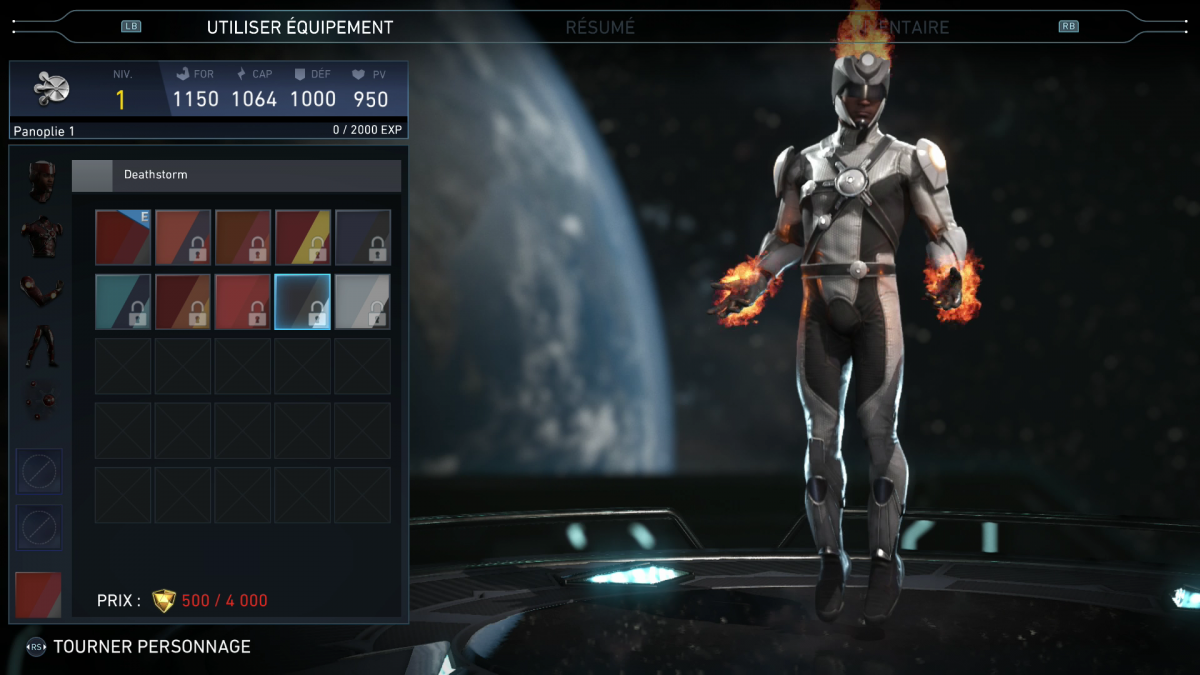This screenshot has width=1200, height=675.
Task: Select the locked solid navy shader
Action: click(x=363, y=237)
